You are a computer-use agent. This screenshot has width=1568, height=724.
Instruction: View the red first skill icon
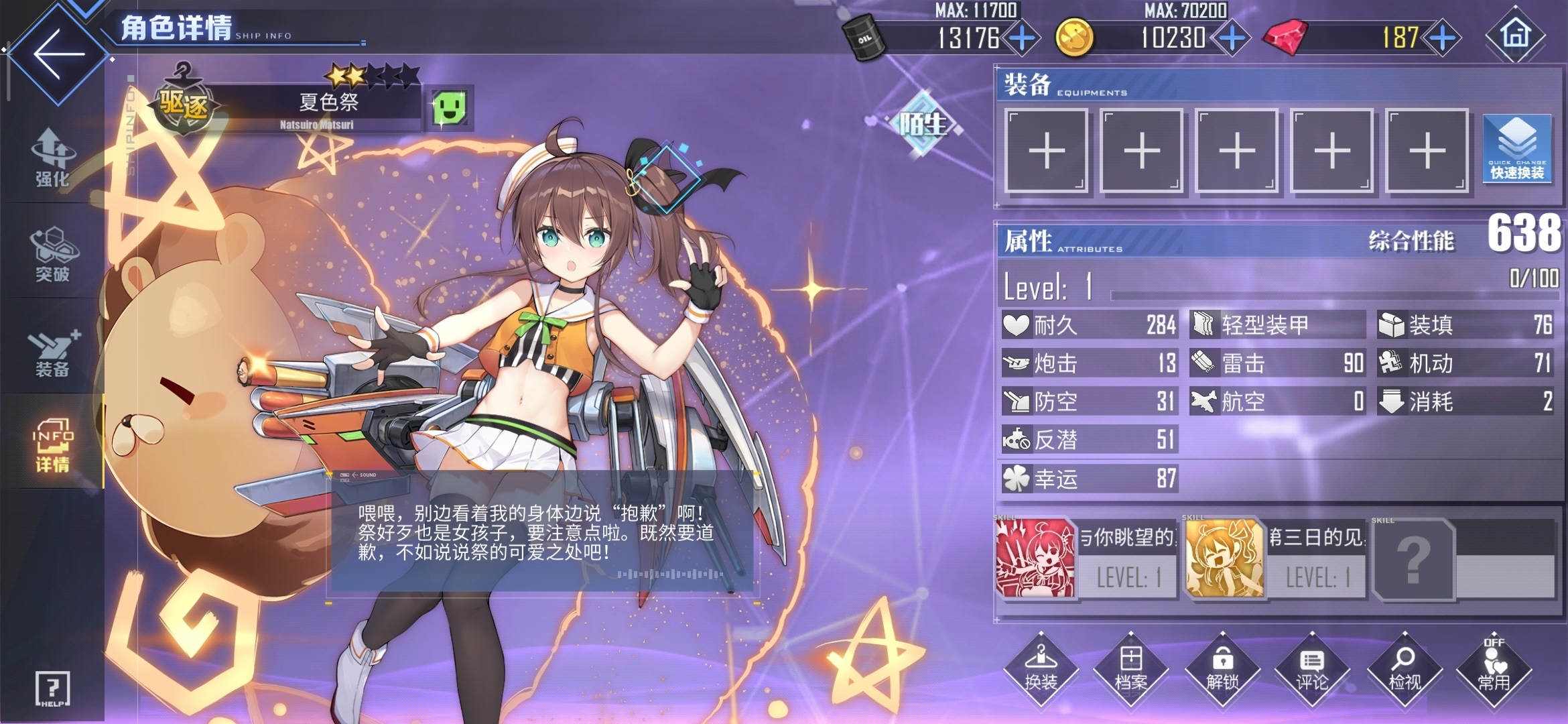pyautogui.click(x=1035, y=558)
